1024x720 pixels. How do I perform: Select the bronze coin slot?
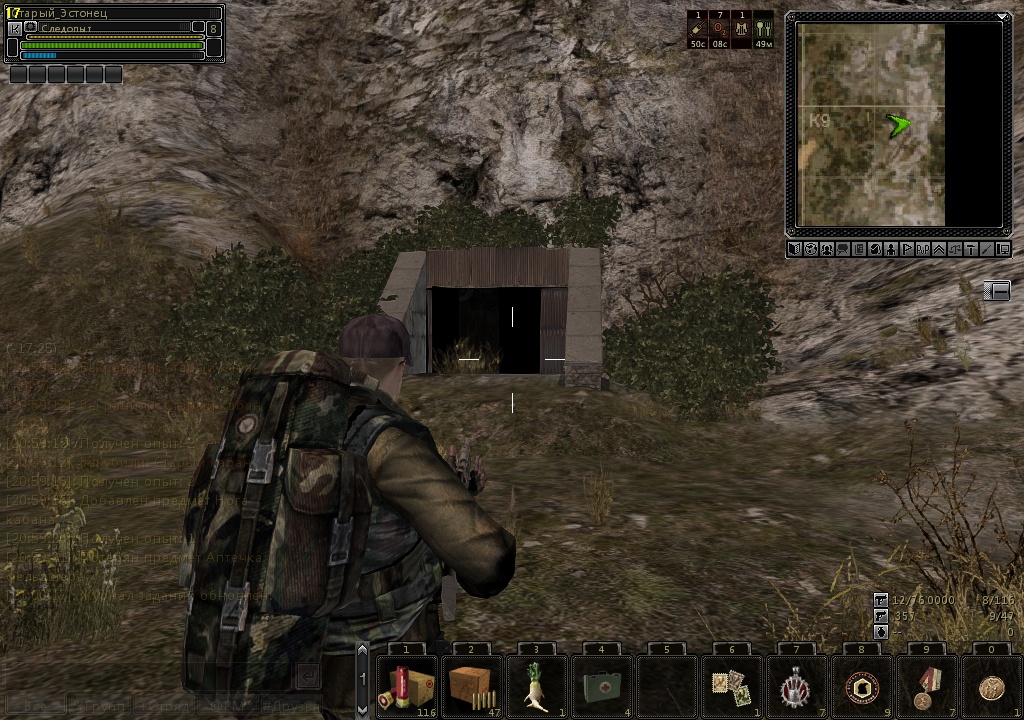click(991, 684)
